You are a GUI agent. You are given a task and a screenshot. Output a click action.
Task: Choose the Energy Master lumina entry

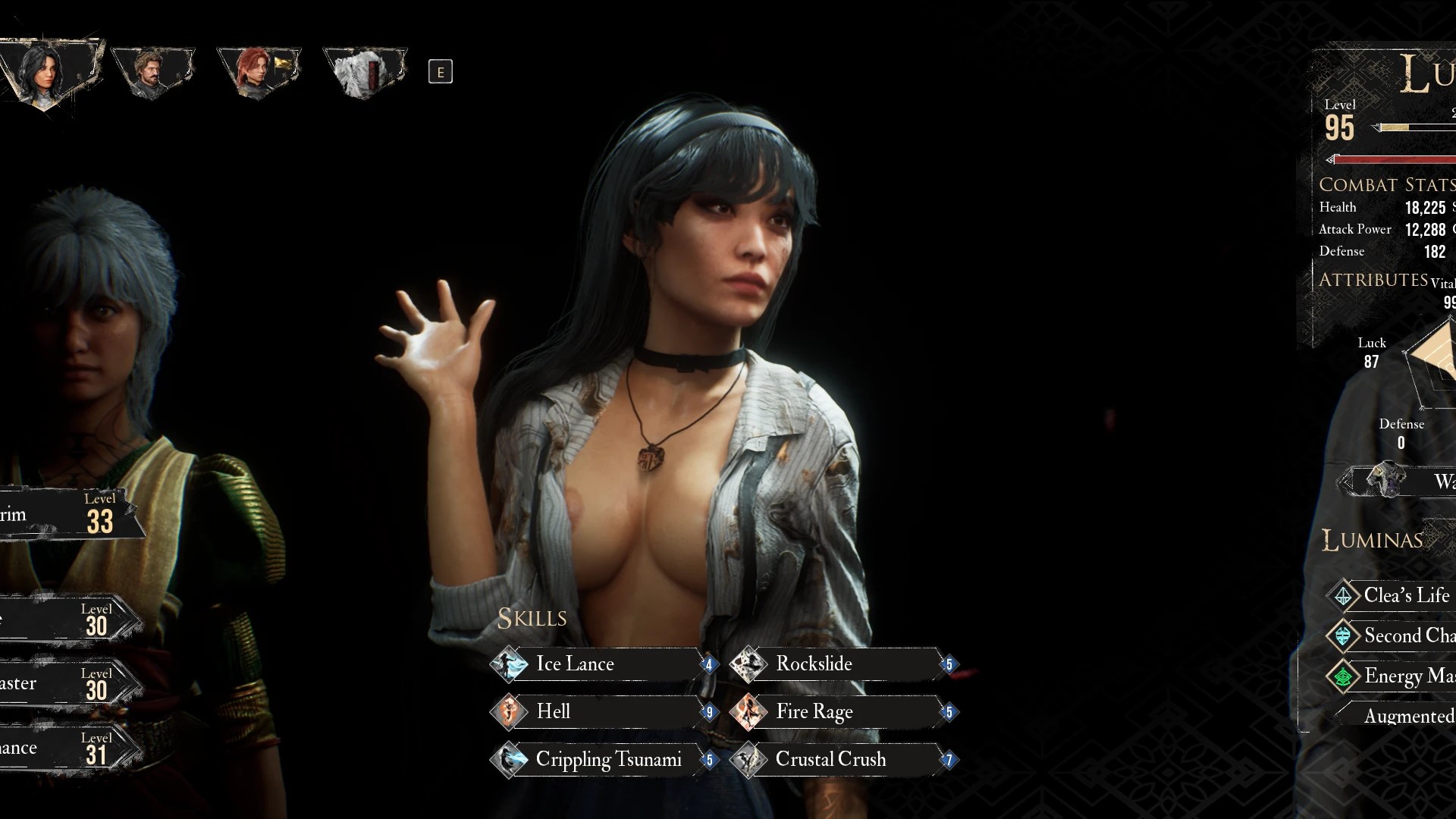(x=1395, y=676)
